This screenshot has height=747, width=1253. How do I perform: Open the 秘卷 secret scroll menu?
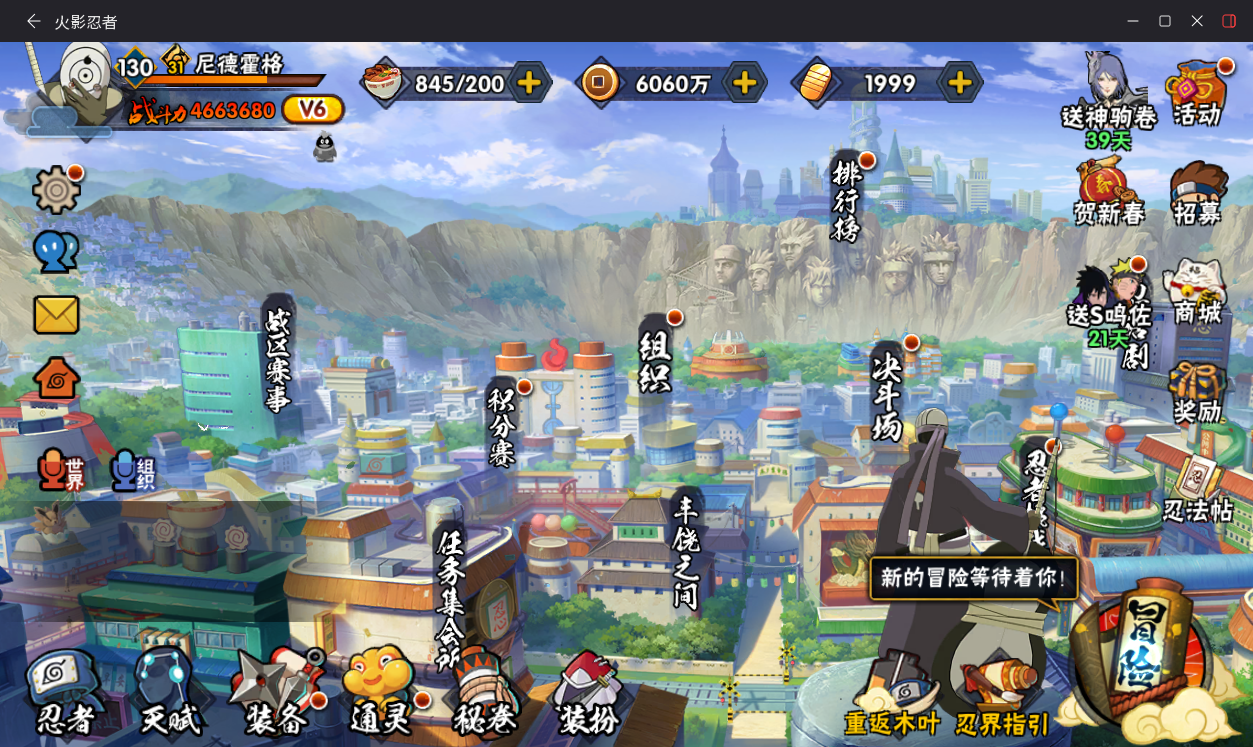click(485, 692)
